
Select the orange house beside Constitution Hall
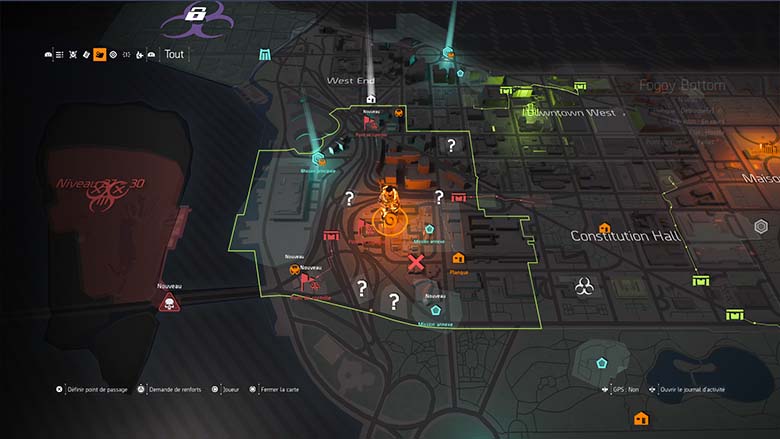(x=604, y=228)
